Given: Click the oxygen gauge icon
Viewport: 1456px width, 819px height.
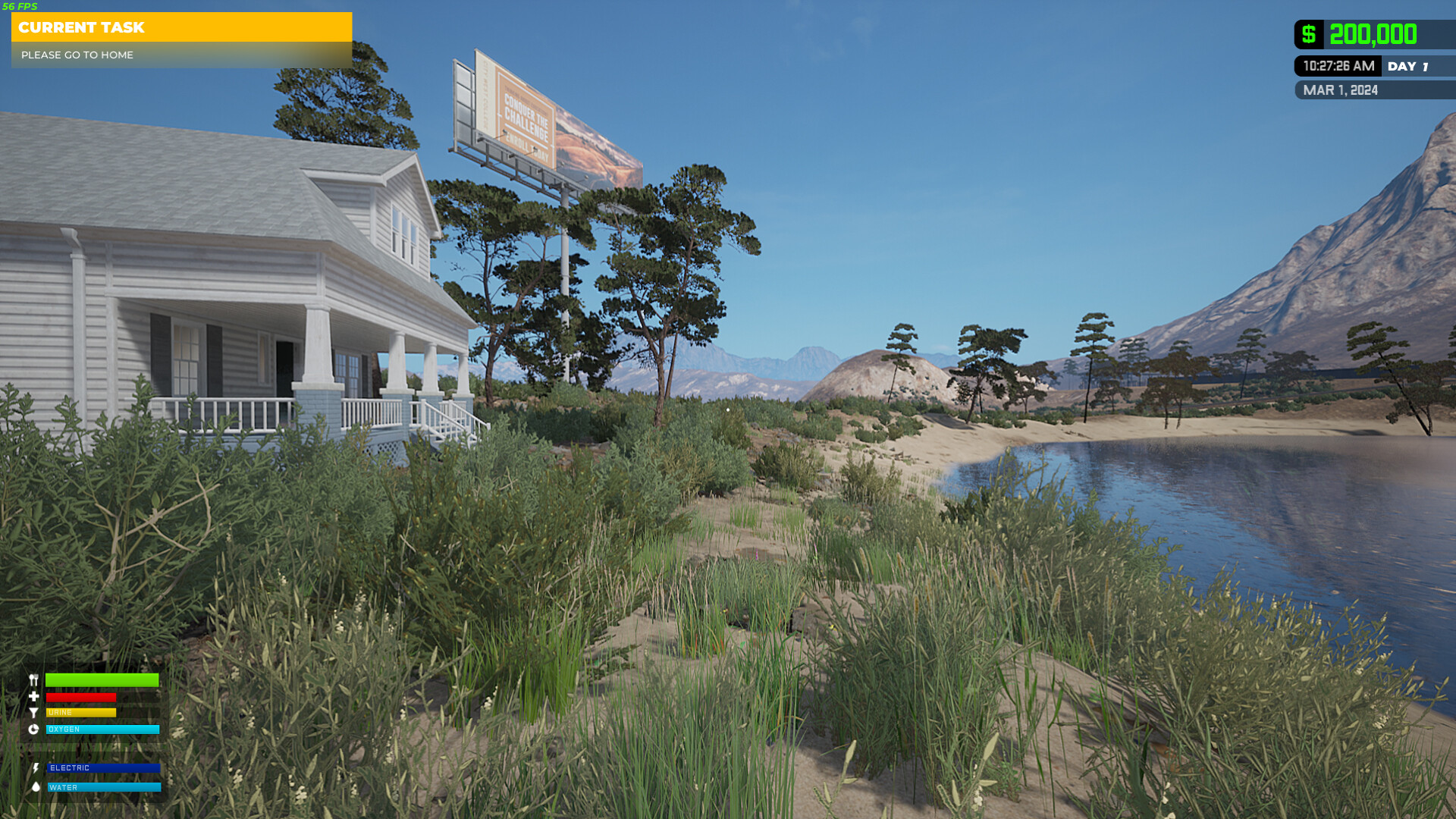Looking at the screenshot, I should coord(33,730).
